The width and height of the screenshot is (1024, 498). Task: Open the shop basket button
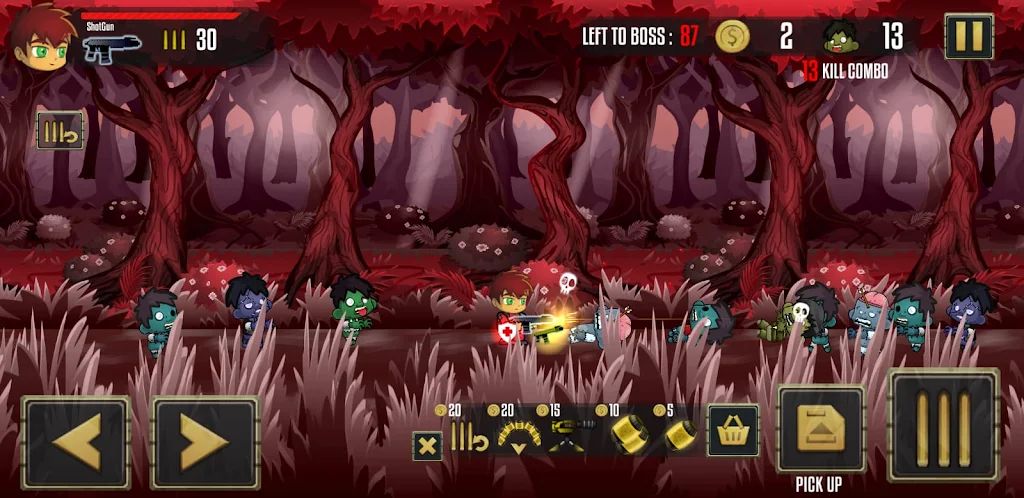[x=733, y=431]
